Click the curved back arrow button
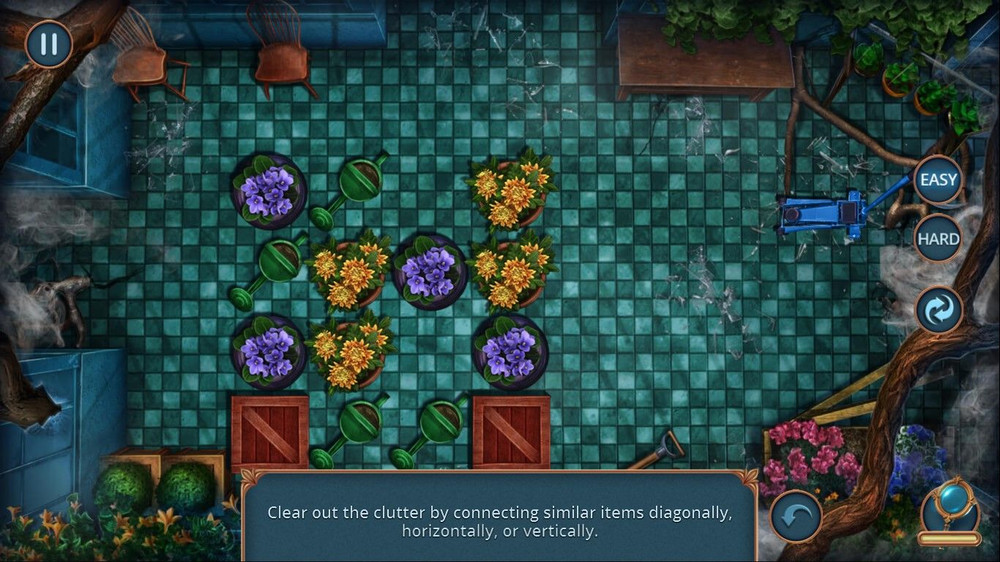The width and height of the screenshot is (1000, 562). pyautogui.click(x=796, y=516)
